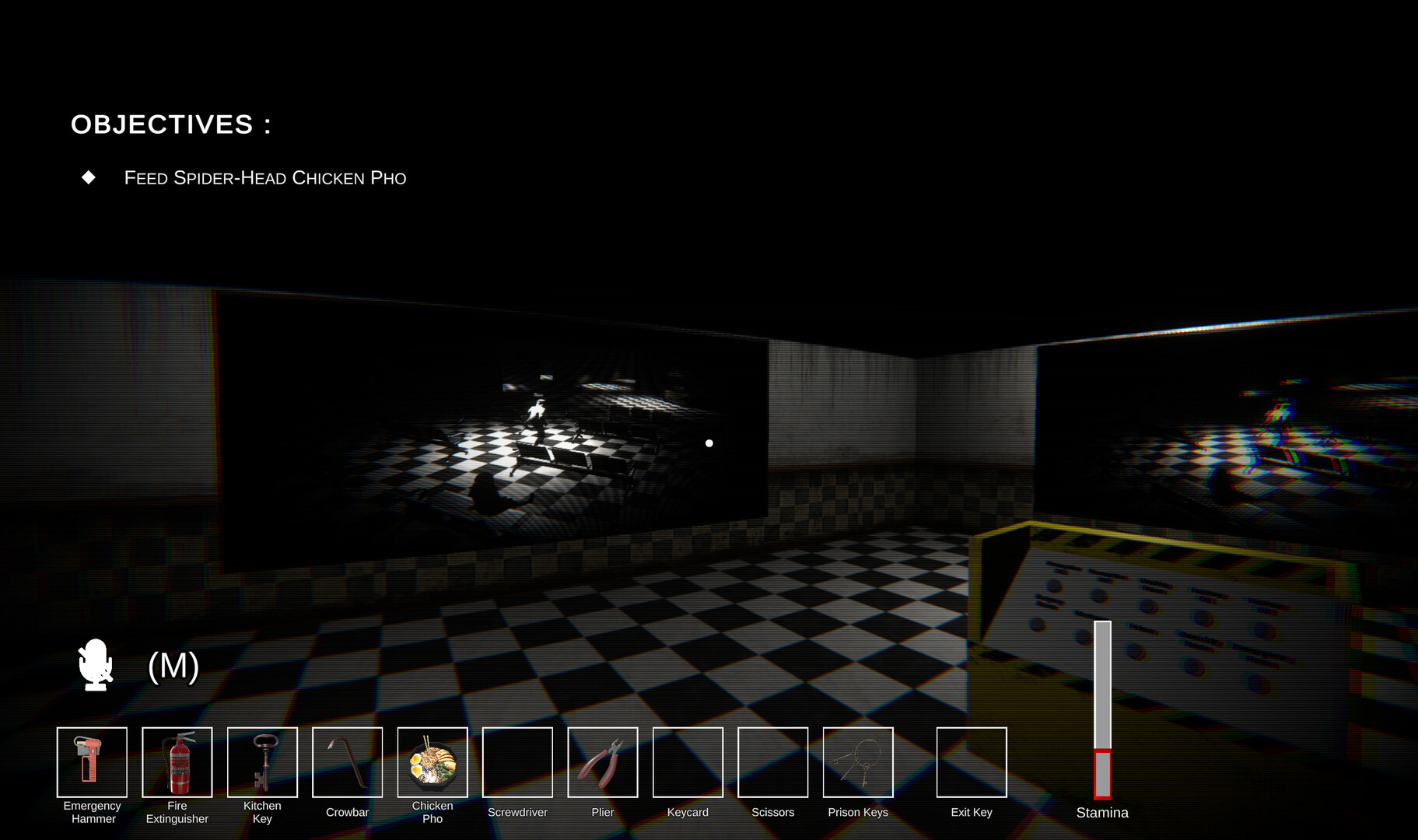1418x840 pixels.
Task: Select the Fire Extinguisher item
Action: (177, 762)
